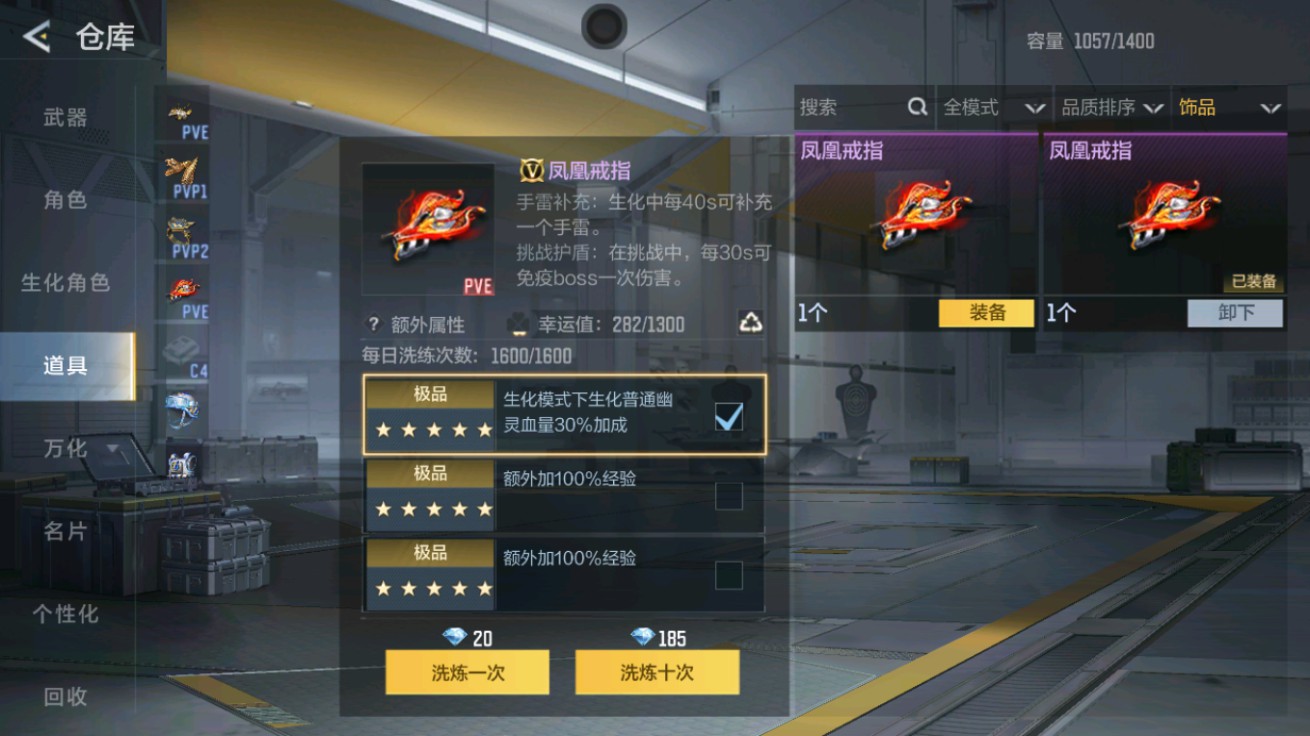Image resolution: width=1310 pixels, height=736 pixels.
Task: Expand the 饰品 category dropdown
Action: coord(1230,107)
